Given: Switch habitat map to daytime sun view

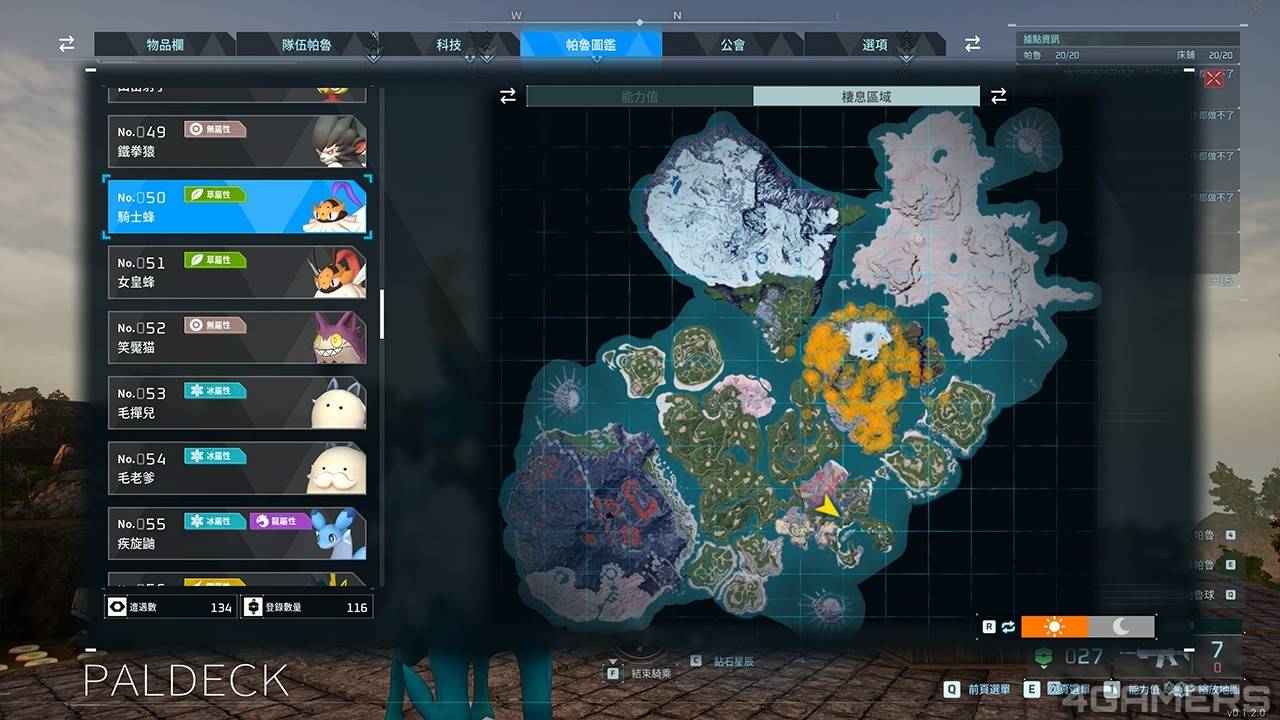Looking at the screenshot, I should [1054, 627].
